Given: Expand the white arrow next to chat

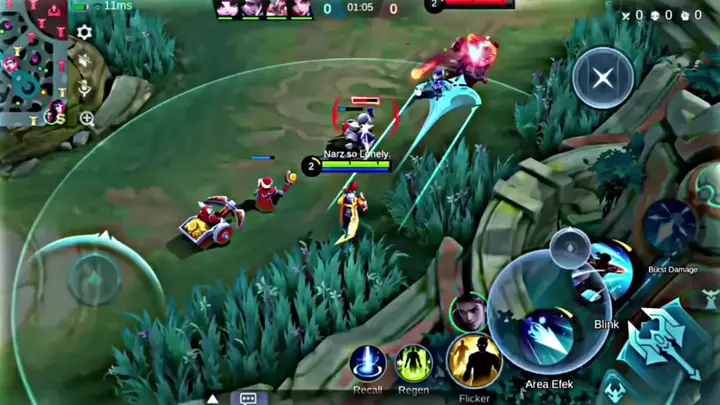Looking at the screenshot, I should click(x=212, y=398).
